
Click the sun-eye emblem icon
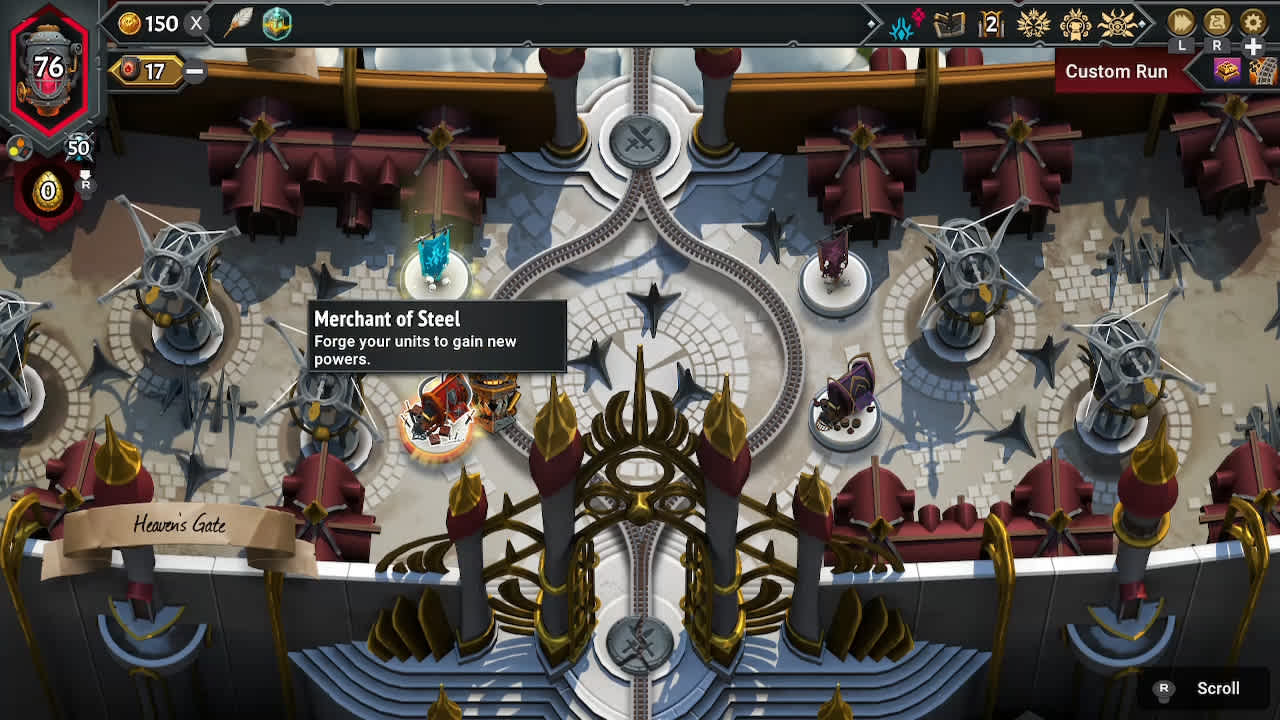pyautogui.click(x=1117, y=23)
